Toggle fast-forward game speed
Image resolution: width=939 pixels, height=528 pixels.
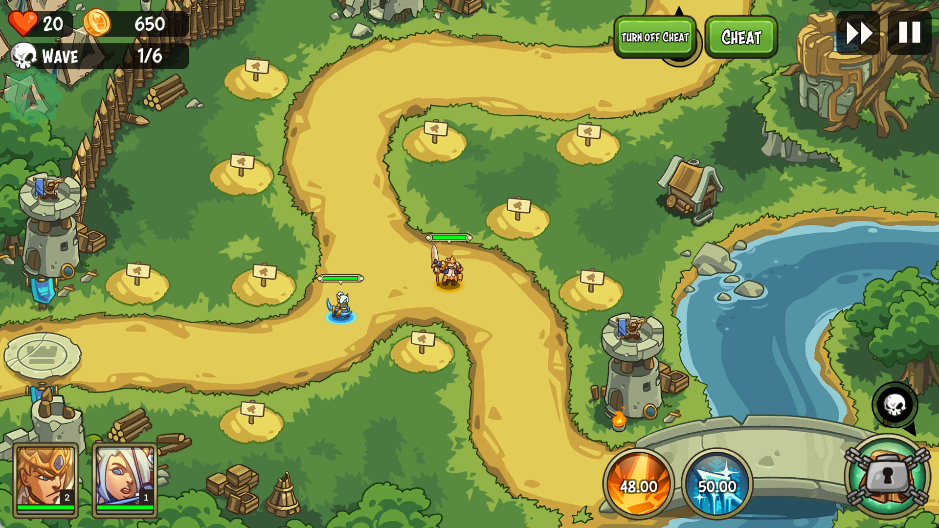pyautogui.click(x=858, y=33)
